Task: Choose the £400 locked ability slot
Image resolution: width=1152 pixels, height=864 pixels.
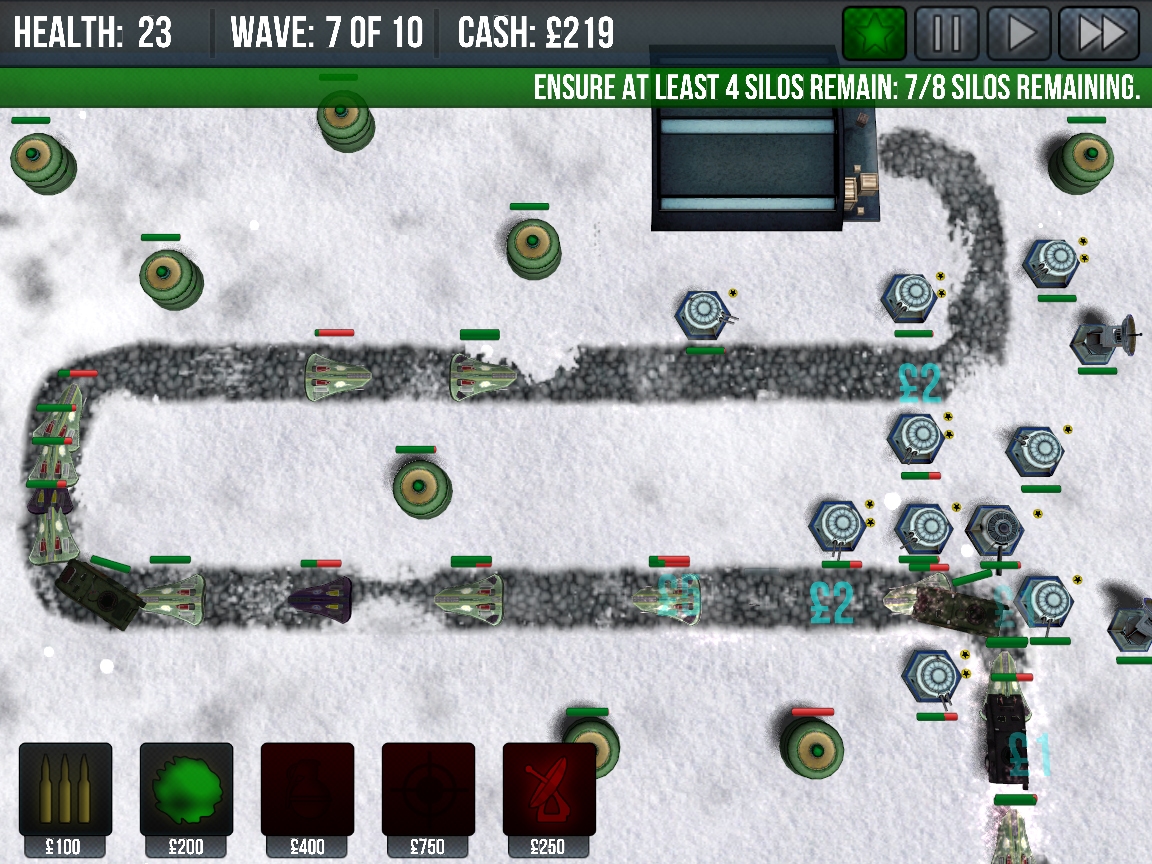Action: [x=307, y=790]
